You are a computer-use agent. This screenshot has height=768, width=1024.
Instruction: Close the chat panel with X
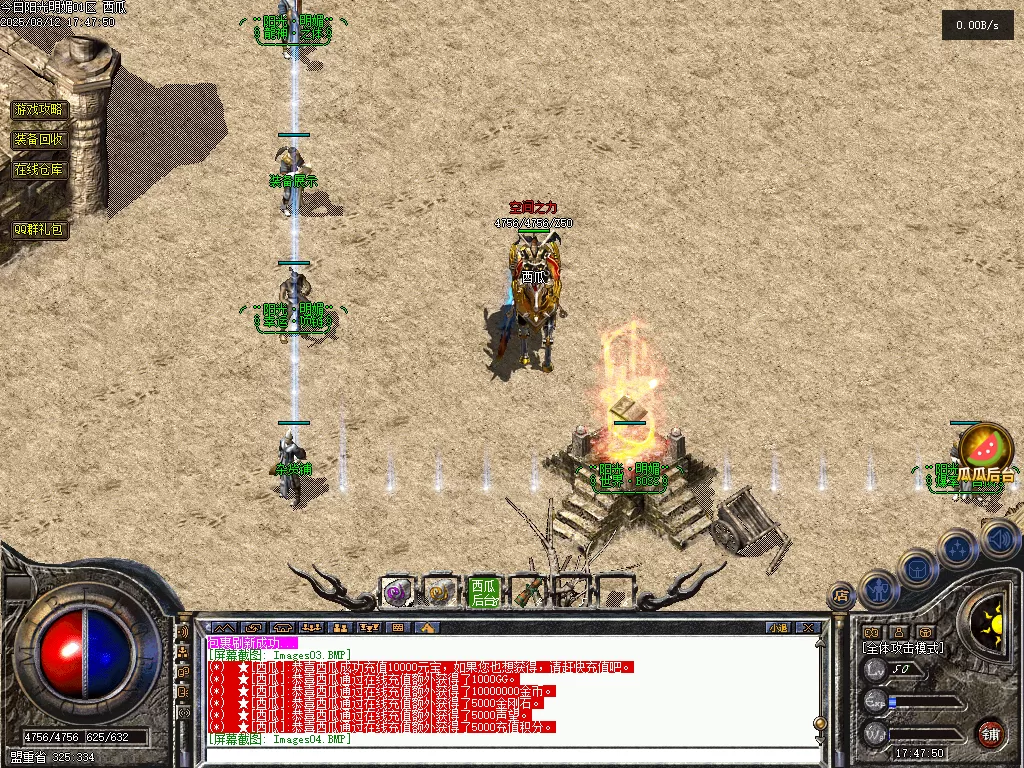808,627
